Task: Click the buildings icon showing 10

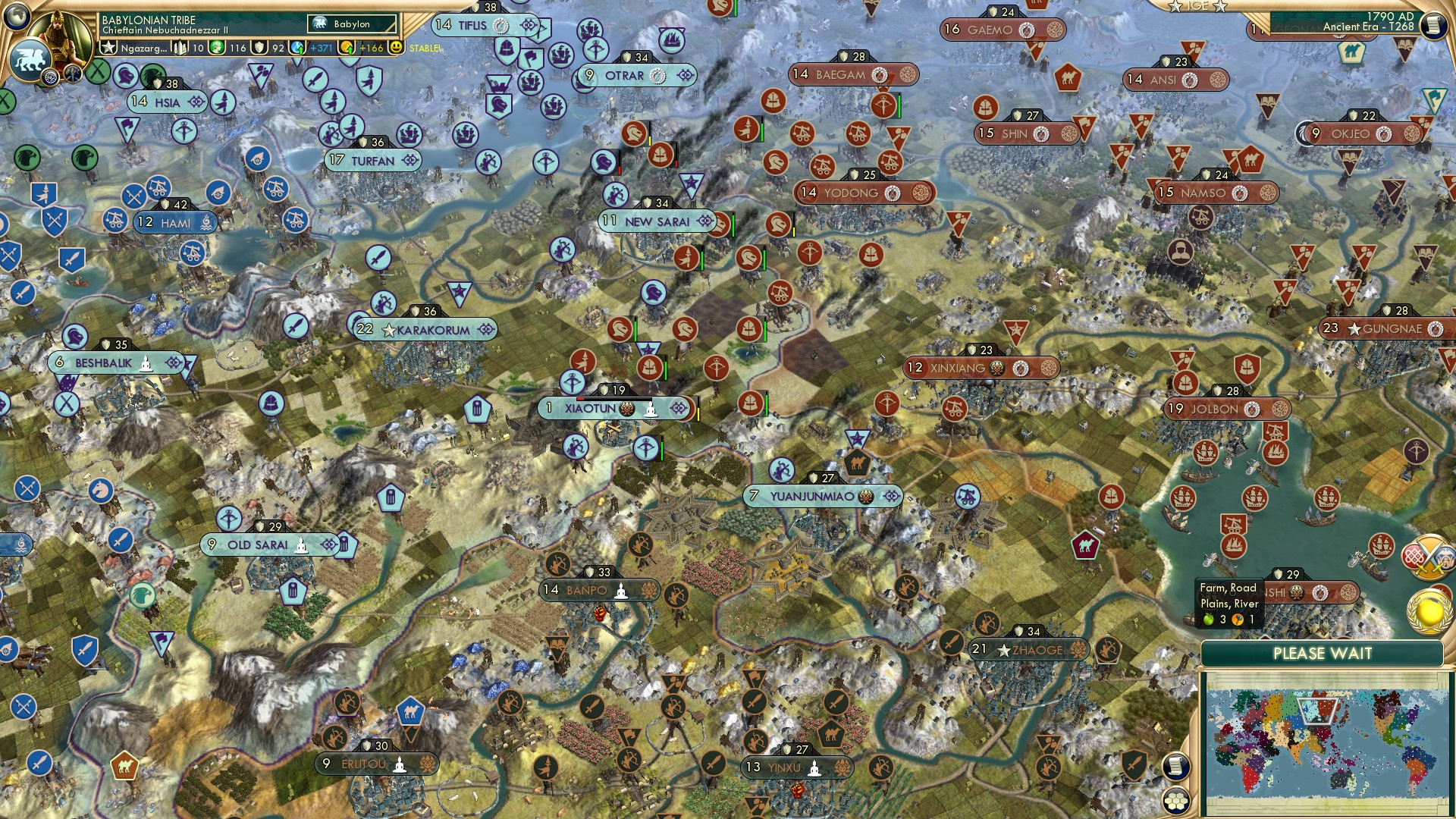Action: 179,48
